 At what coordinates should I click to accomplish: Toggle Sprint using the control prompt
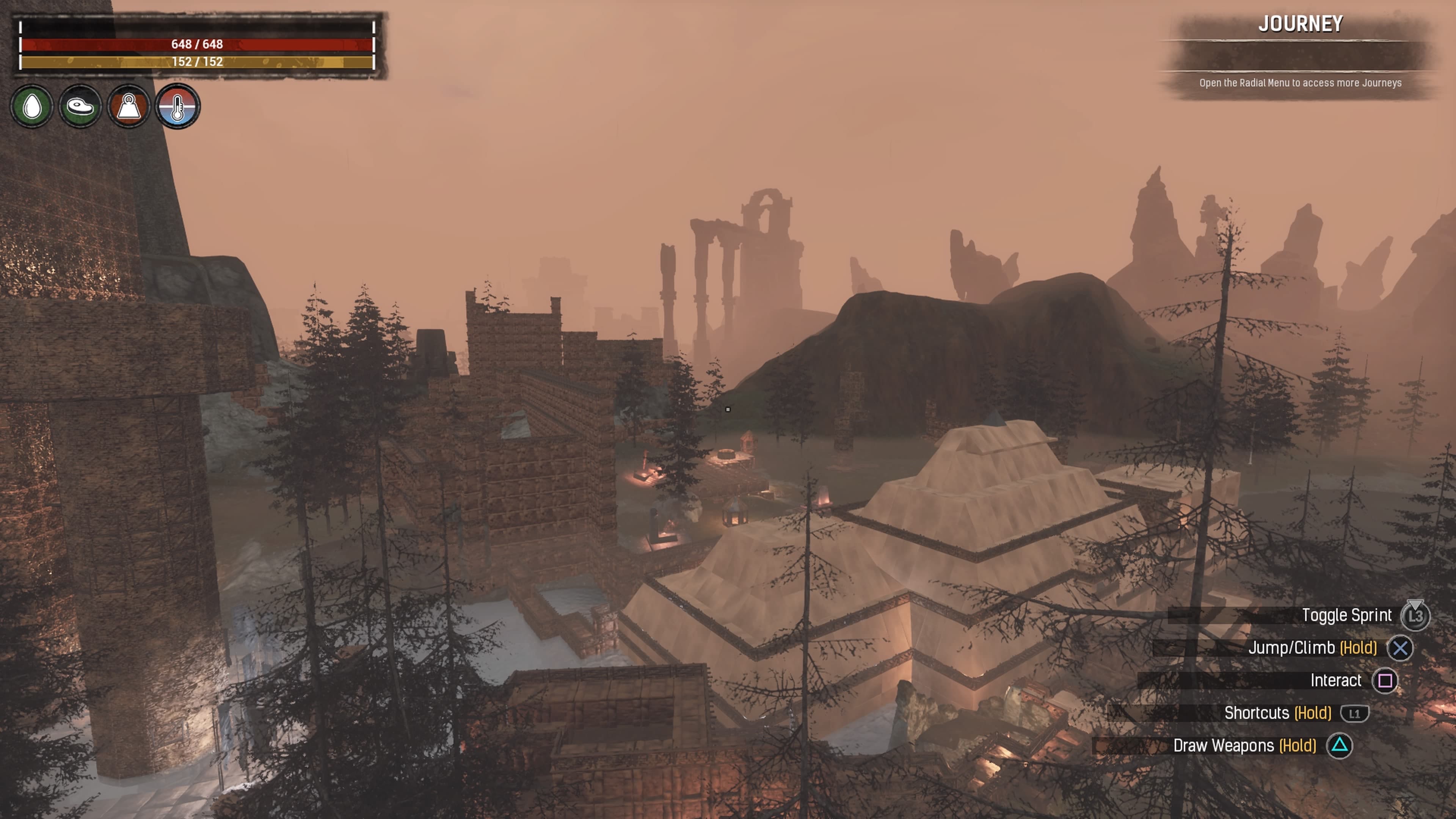coord(1348,615)
